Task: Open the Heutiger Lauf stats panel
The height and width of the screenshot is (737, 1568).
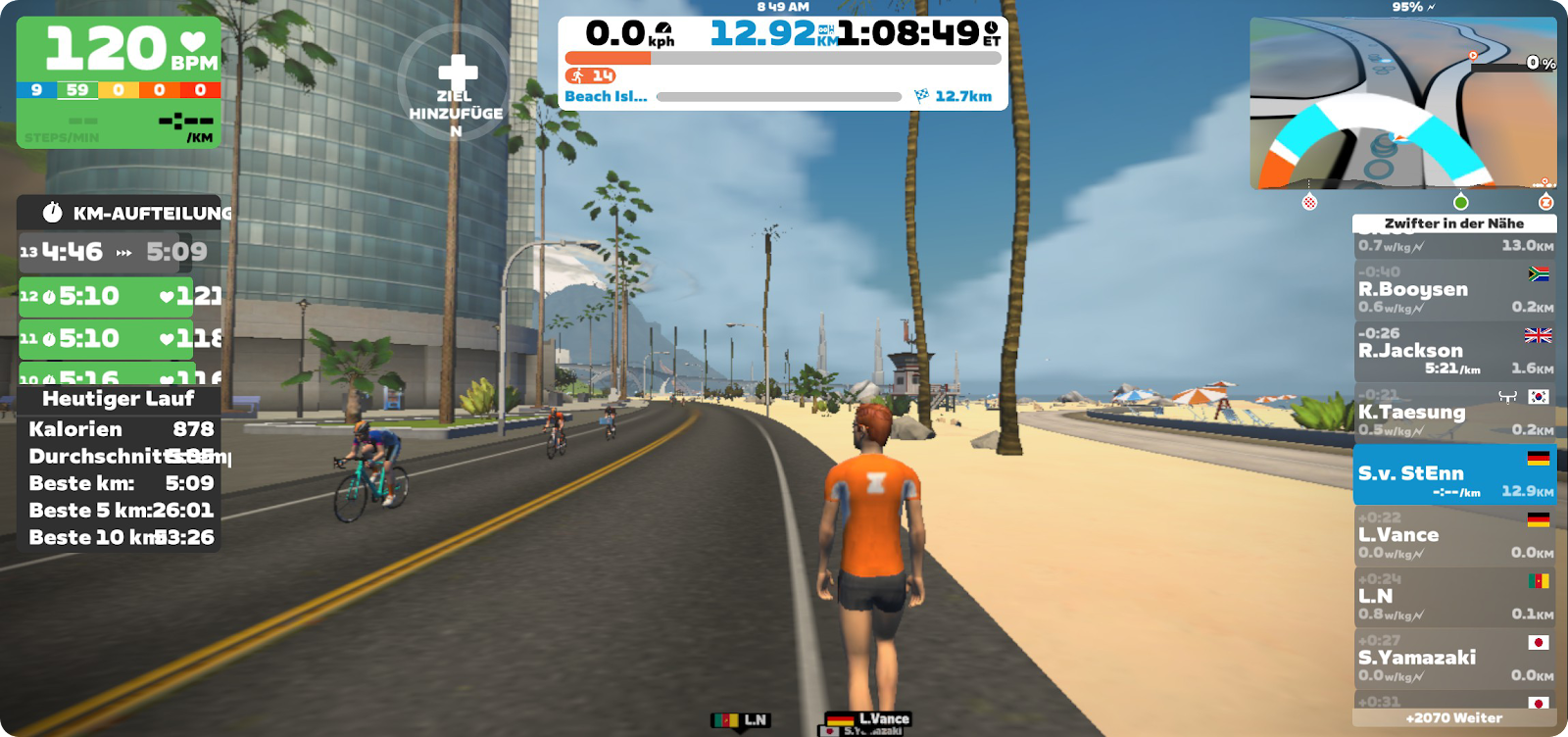Action: [119, 399]
